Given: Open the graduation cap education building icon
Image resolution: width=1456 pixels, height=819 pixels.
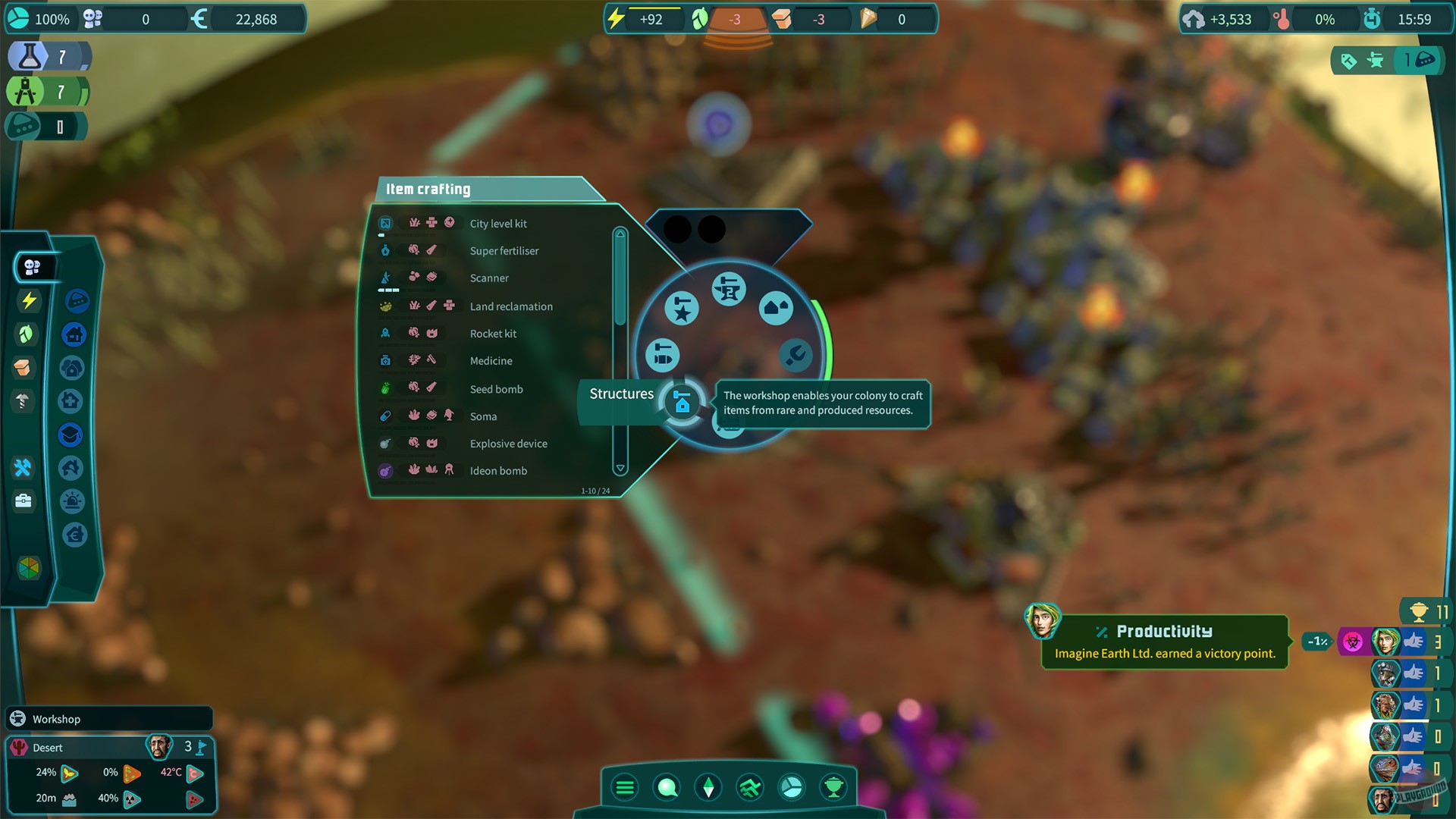Looking at the screenshot, I should (72, 435).
